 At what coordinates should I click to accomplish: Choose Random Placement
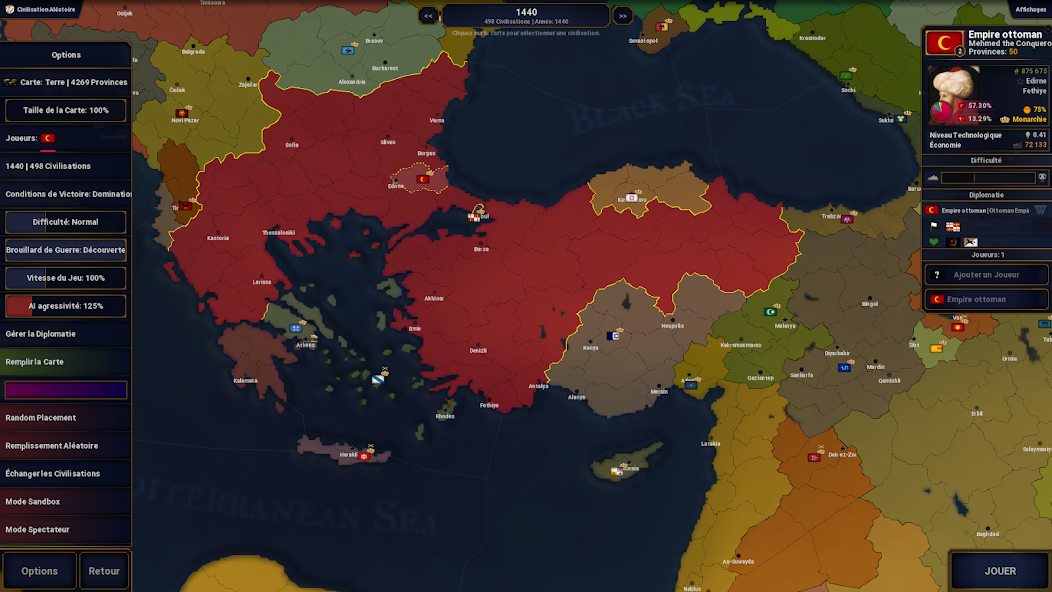(x=66, y=418)
